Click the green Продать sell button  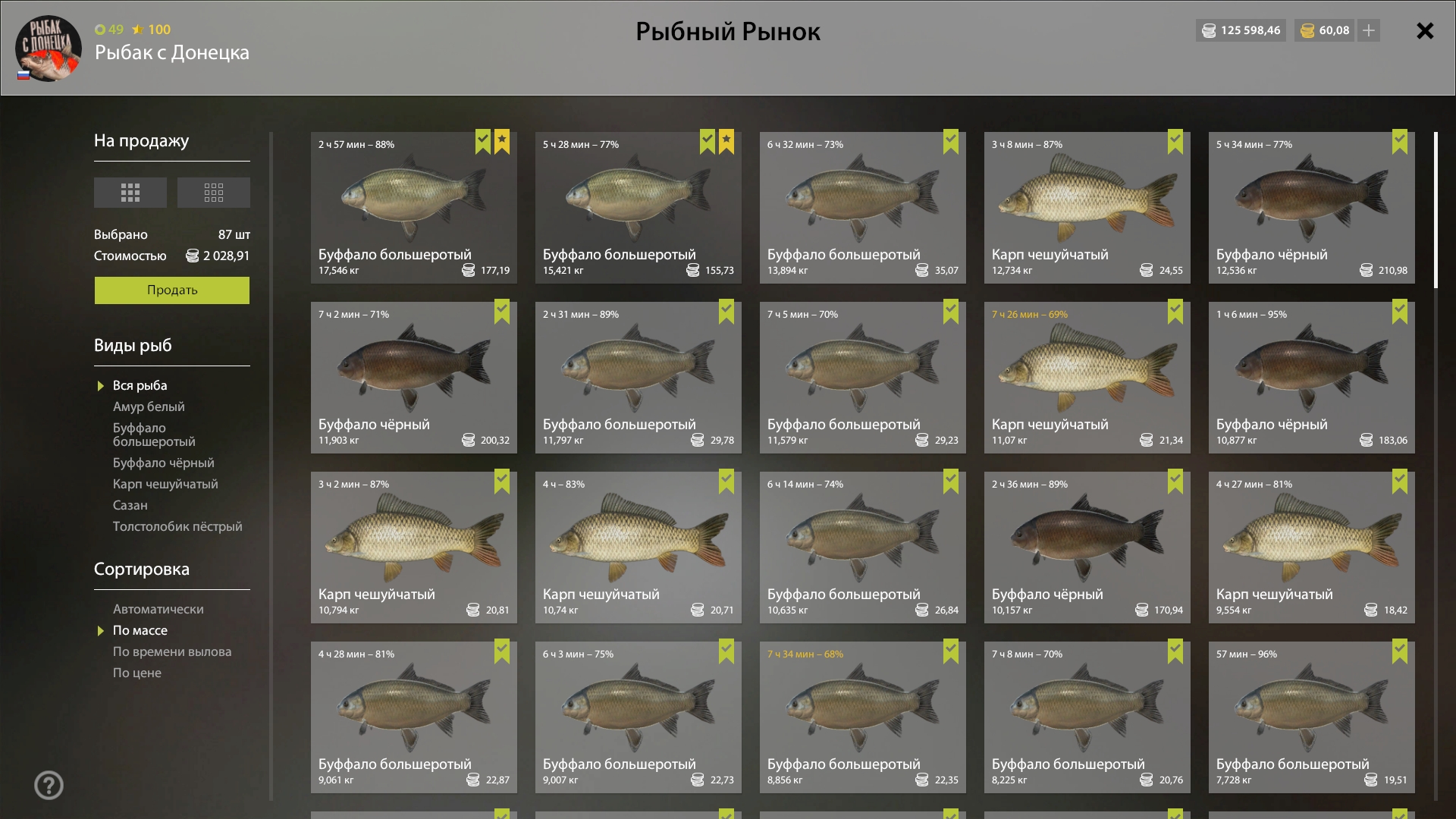click(171, 290)
